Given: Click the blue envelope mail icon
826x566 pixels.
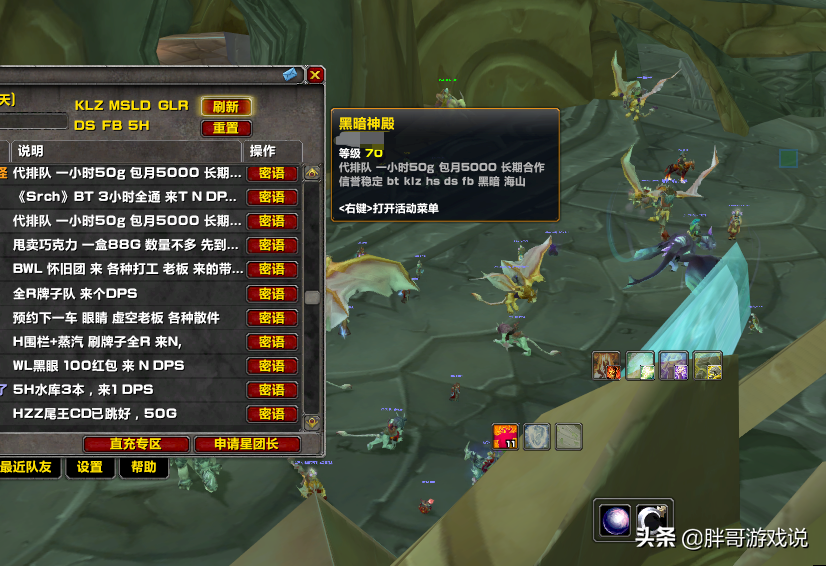Looking at the screenshot, I should click(291, 75).
